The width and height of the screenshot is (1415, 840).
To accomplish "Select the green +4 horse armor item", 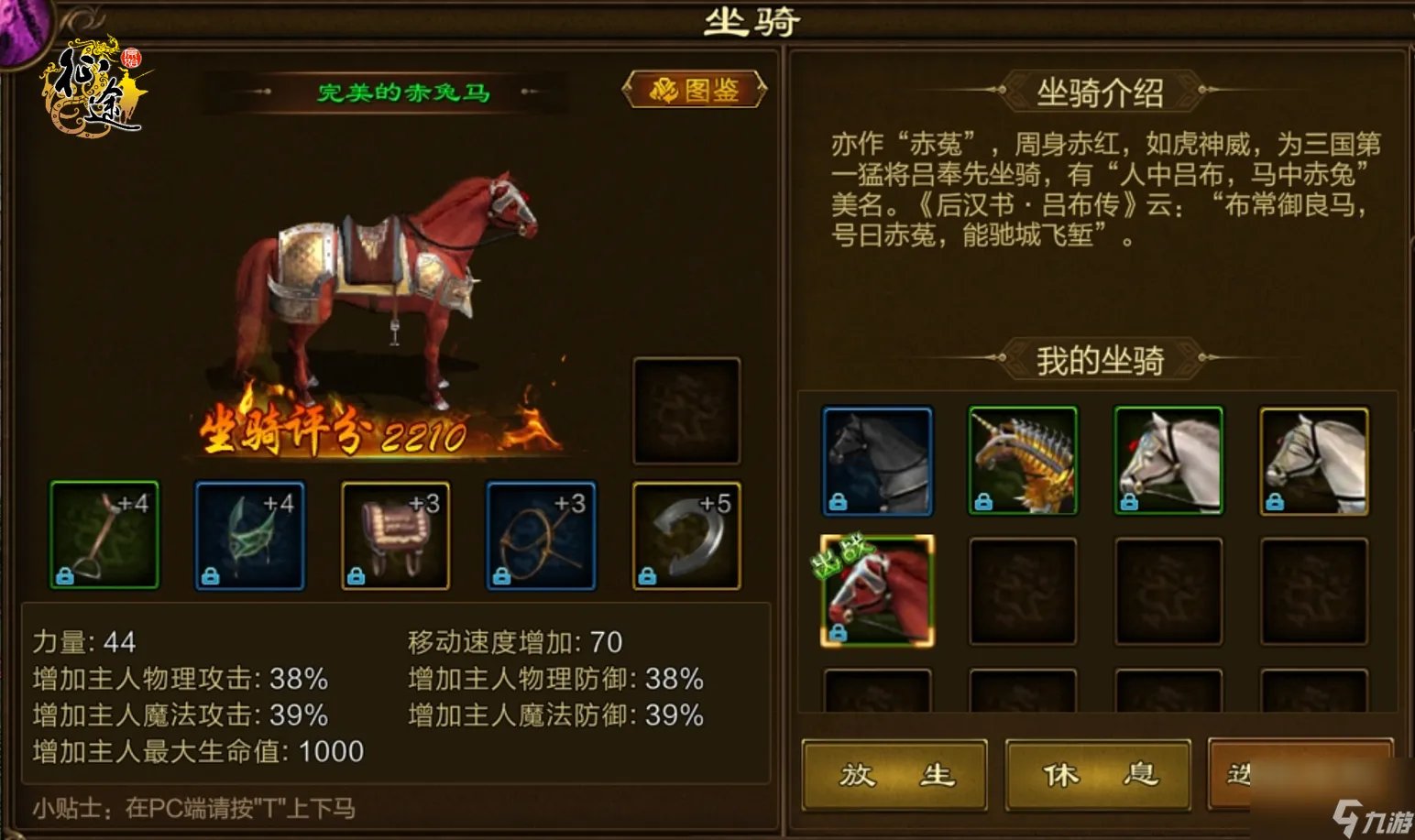I will [x=249, y=534].
